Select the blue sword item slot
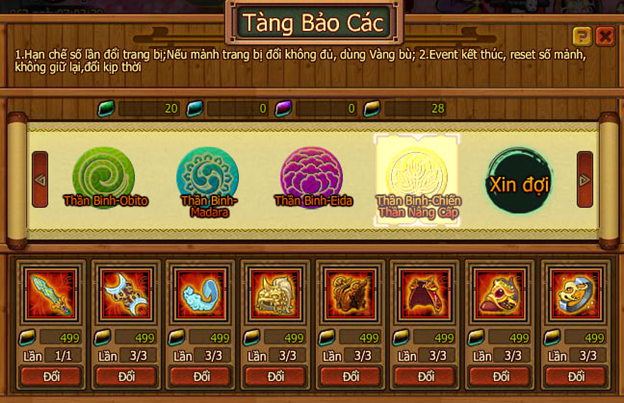 point(51,294)
